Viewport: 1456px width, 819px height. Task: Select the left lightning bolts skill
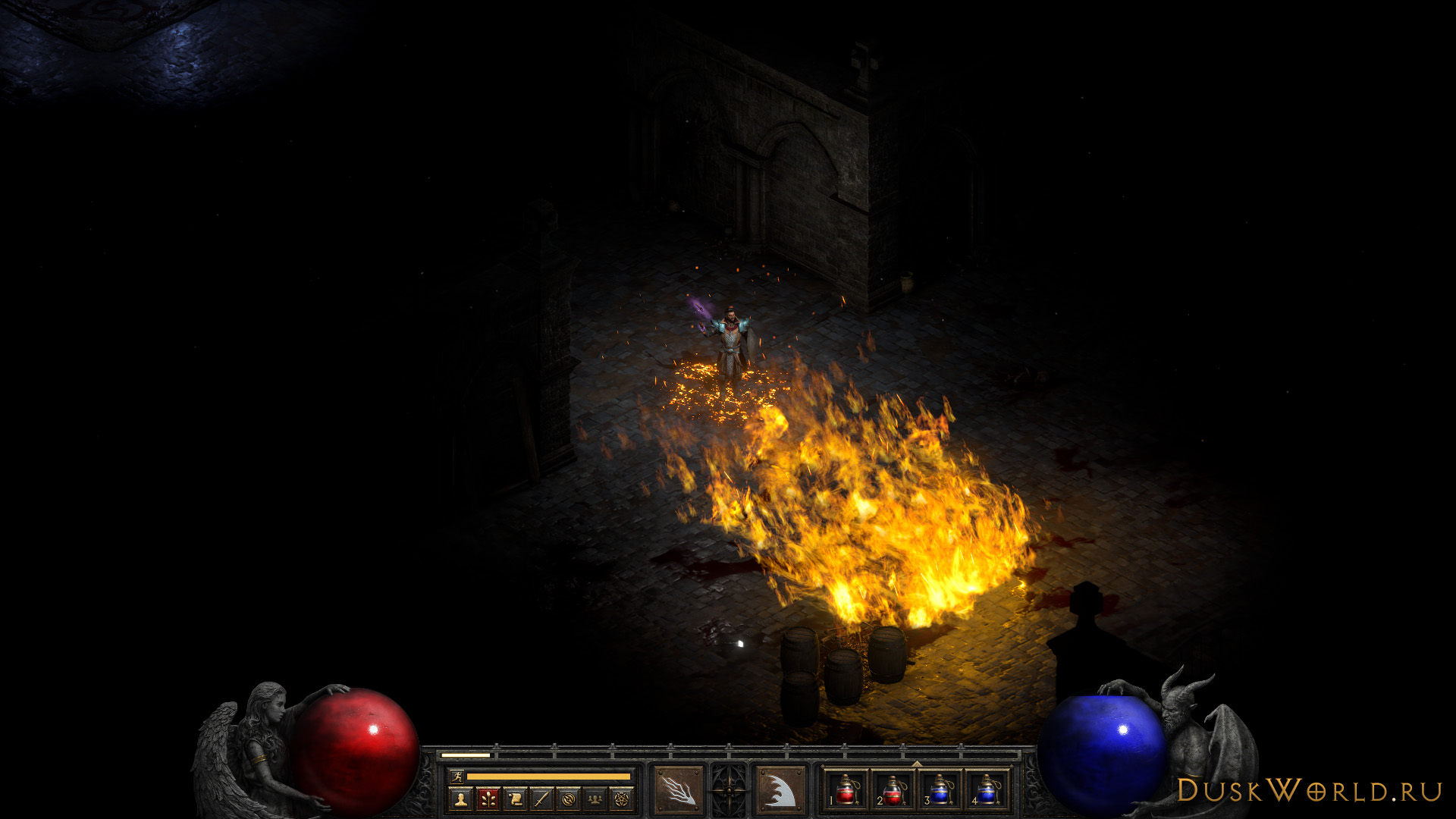click(x=678, y=791)
